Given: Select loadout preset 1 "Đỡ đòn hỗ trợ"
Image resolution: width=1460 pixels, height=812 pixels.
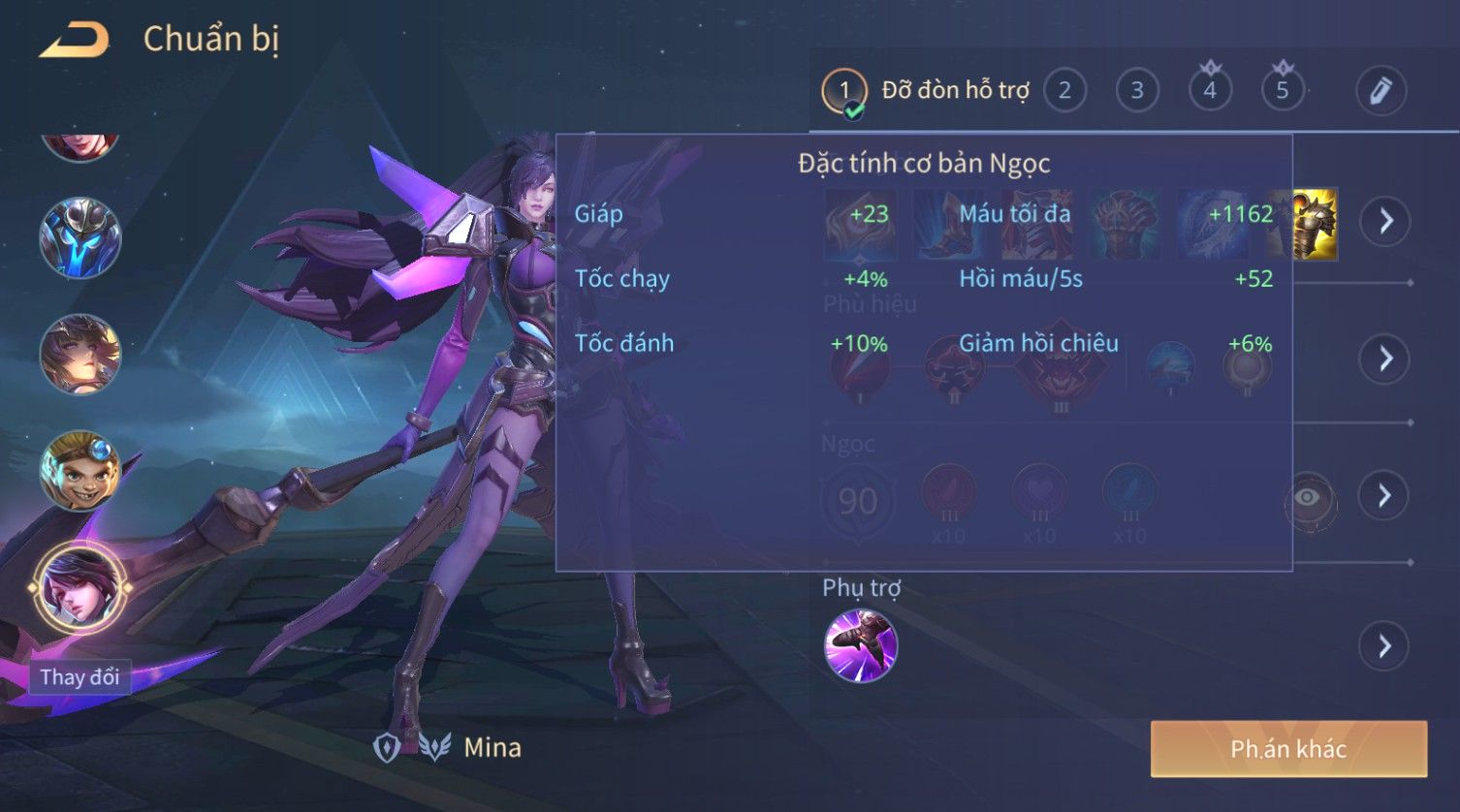Looking at the screenshot, I should [843, 91].
